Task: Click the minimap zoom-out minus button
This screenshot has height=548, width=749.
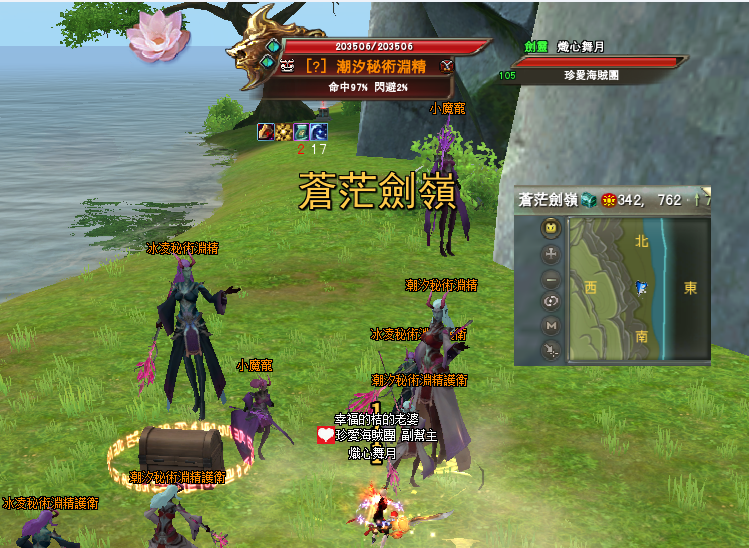Action: pyautogui.click(x=551, y=279)
